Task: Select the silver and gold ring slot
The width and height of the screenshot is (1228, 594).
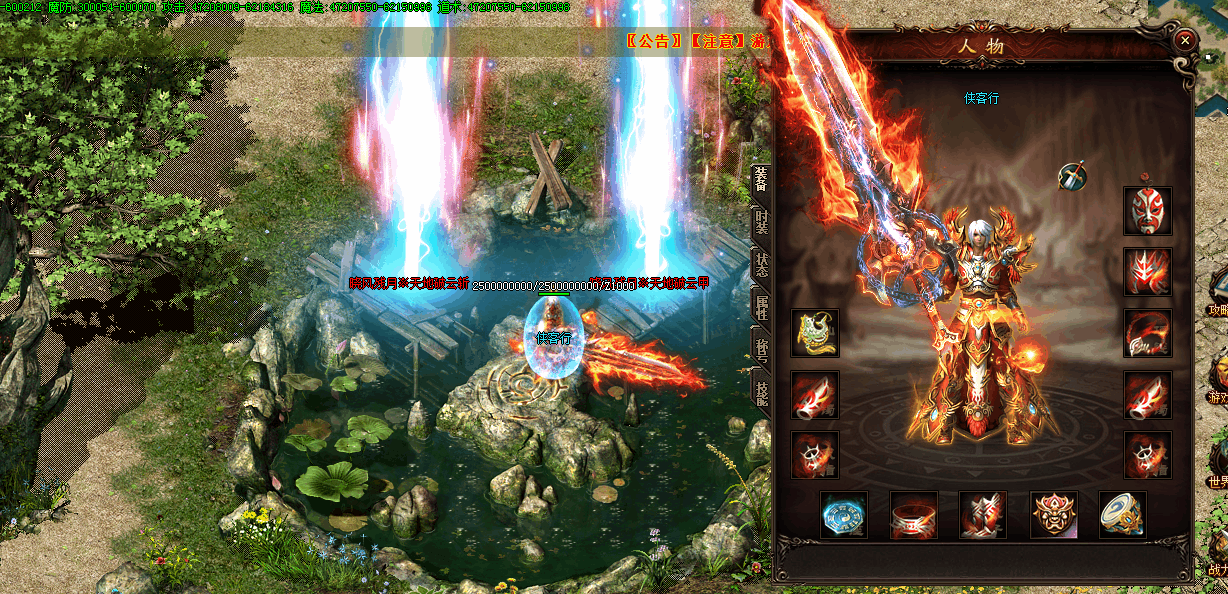Action: tap(1123, 515)
